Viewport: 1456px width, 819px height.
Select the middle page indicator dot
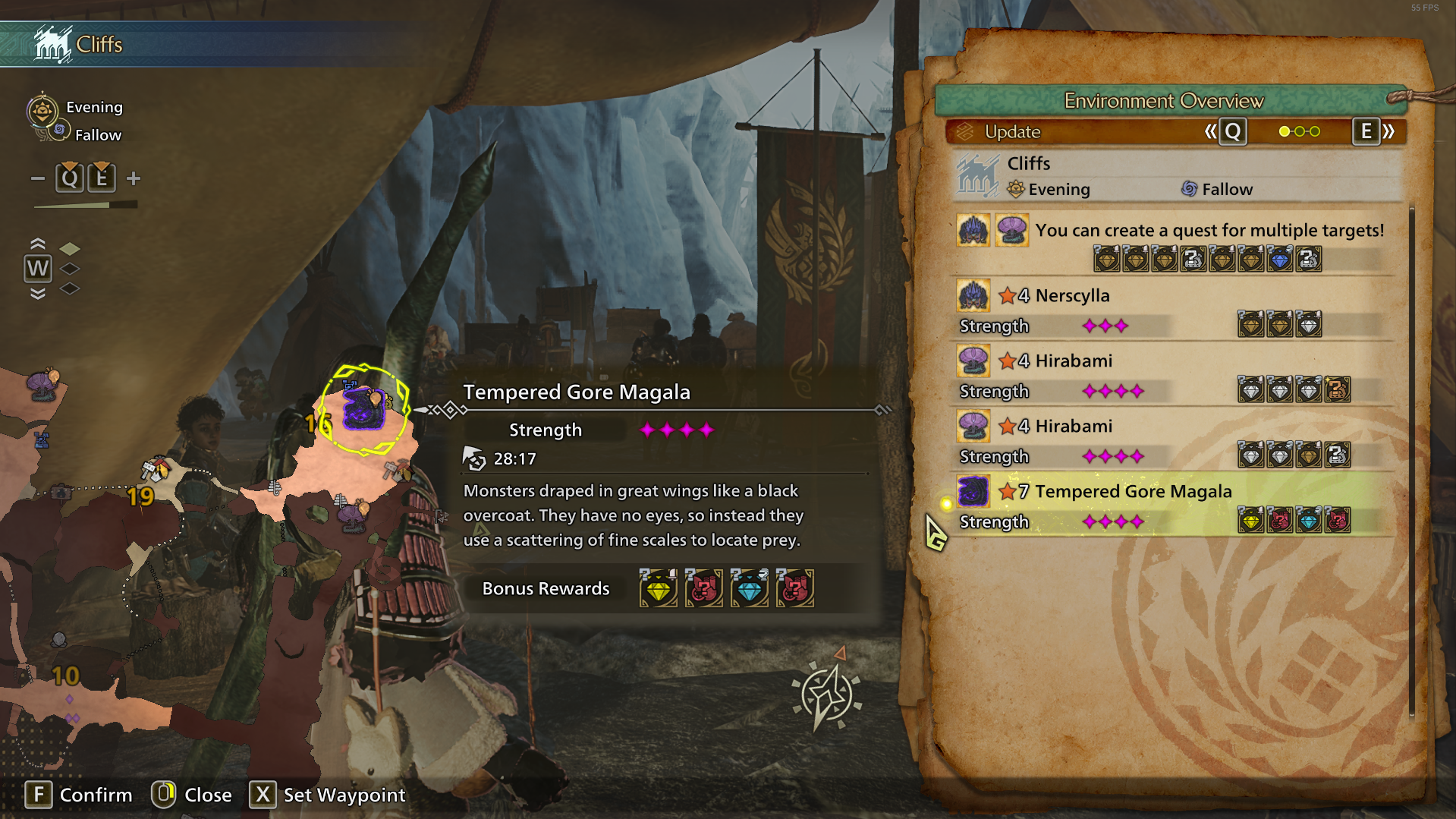coord(1301,131)
